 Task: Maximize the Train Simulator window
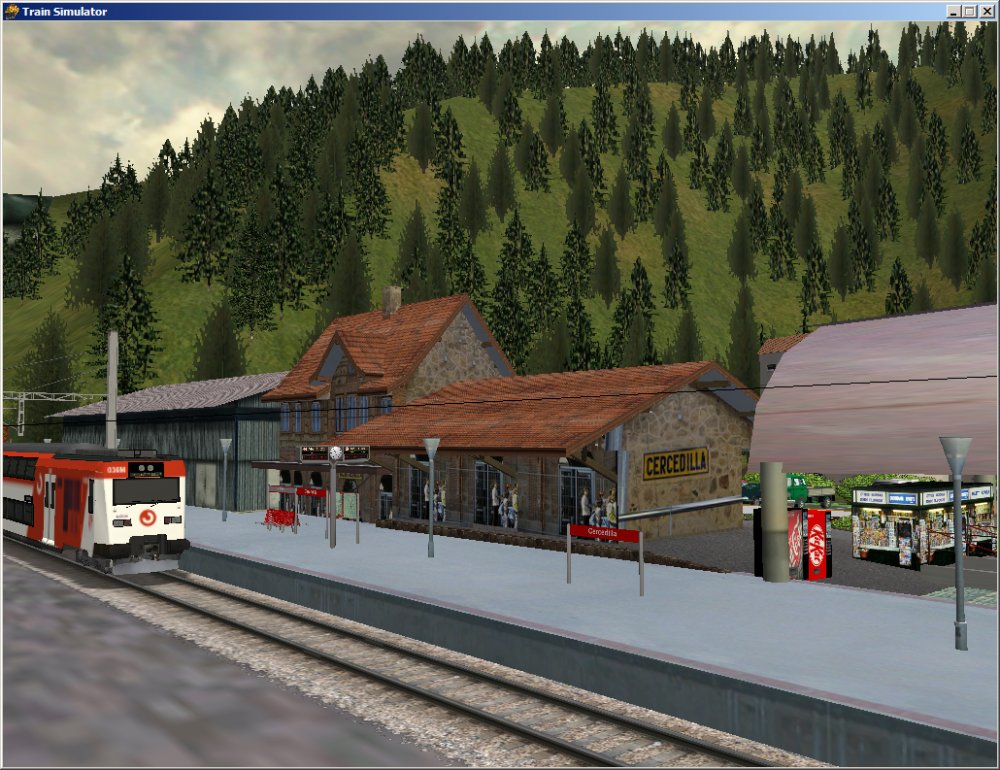[x=969, y=11]
